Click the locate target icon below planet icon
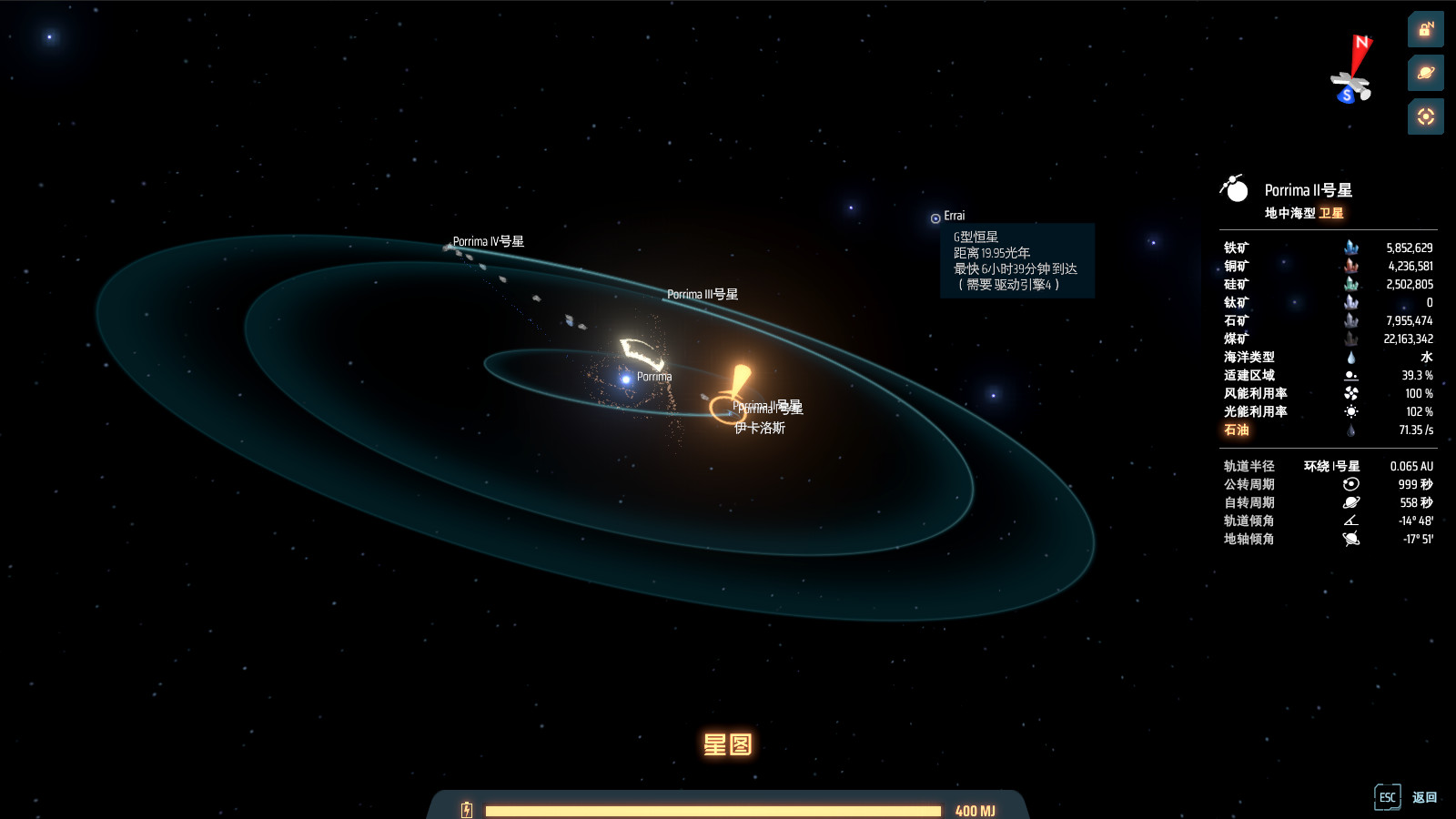Screen dimensions: 1456x819 click(x=1425, y=116)
